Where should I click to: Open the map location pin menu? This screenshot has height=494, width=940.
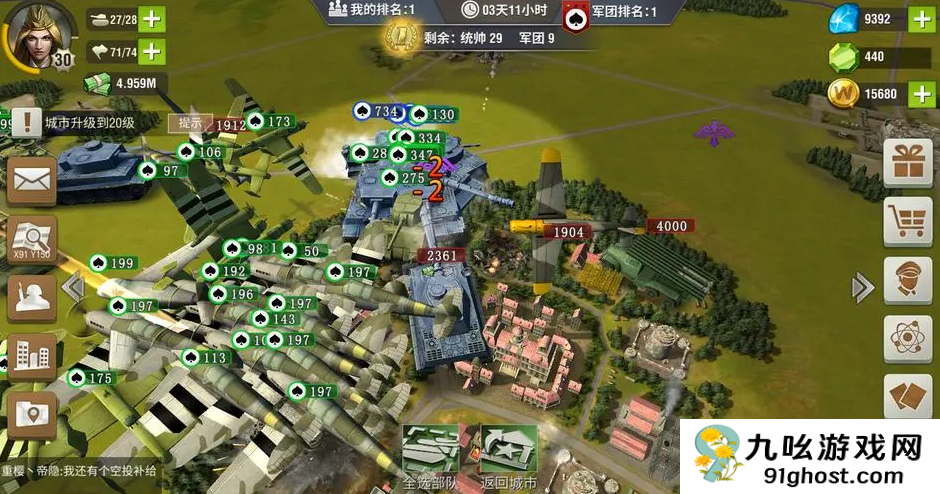click(31, 413)
